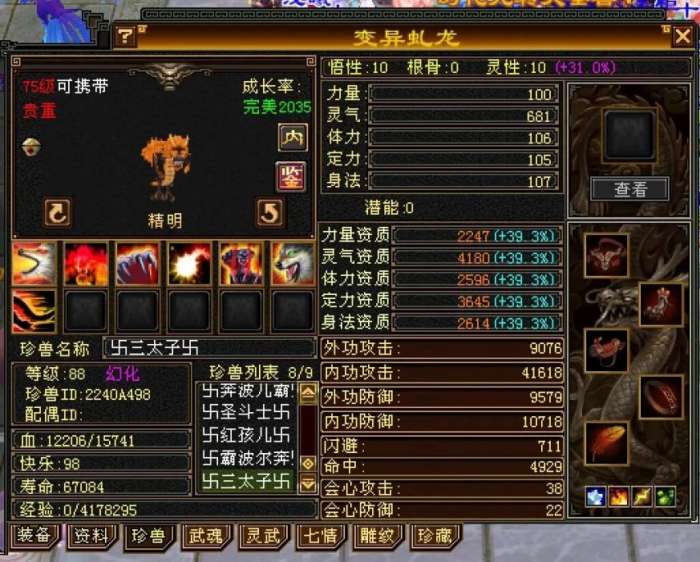Switch to the 装备 equipment tab
Viewport: 700px width, 562px height.
[x=33, y=536]
